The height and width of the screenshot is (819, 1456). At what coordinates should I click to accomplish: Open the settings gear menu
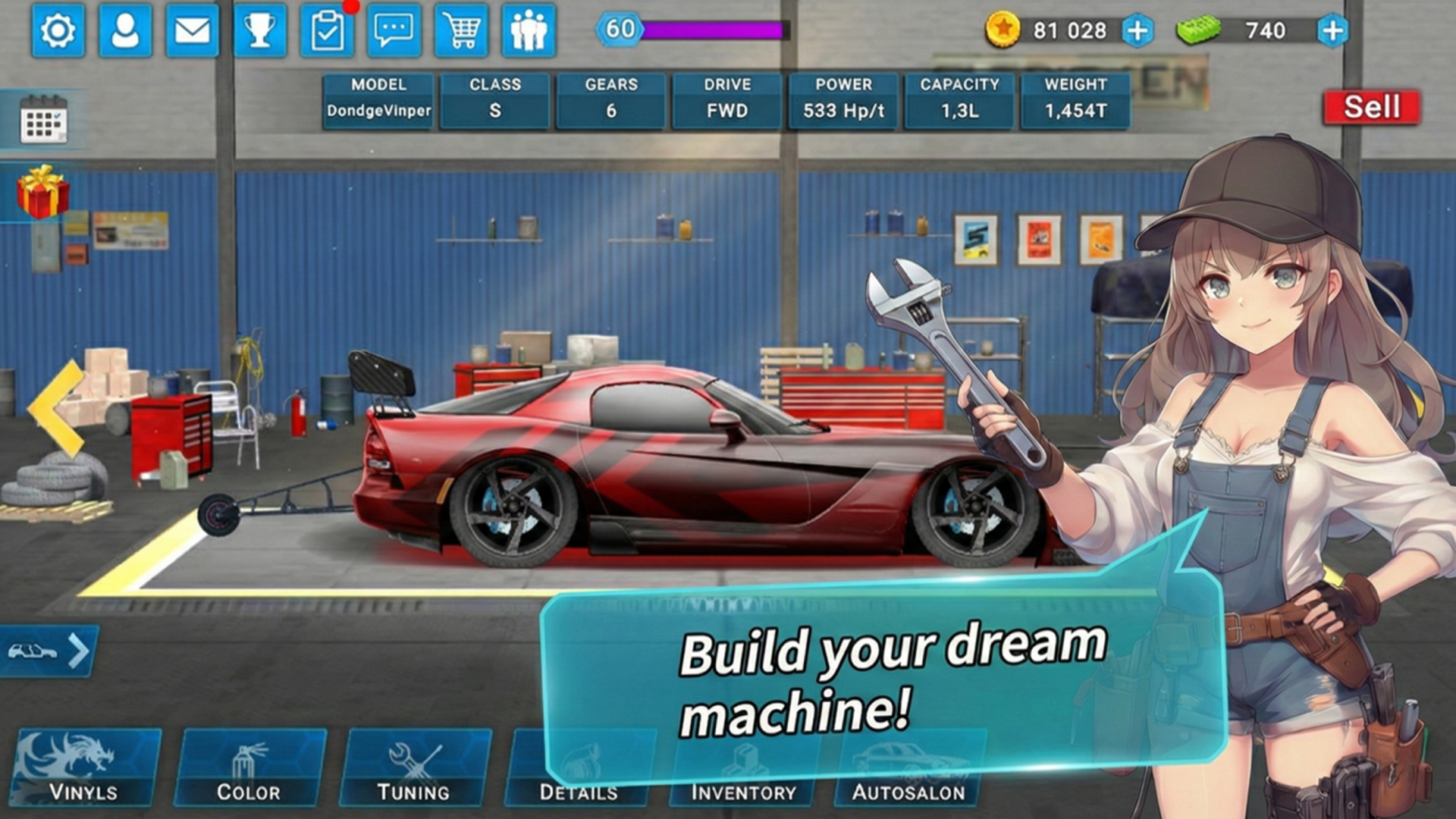pyautogui.click(x=58, y=31)
